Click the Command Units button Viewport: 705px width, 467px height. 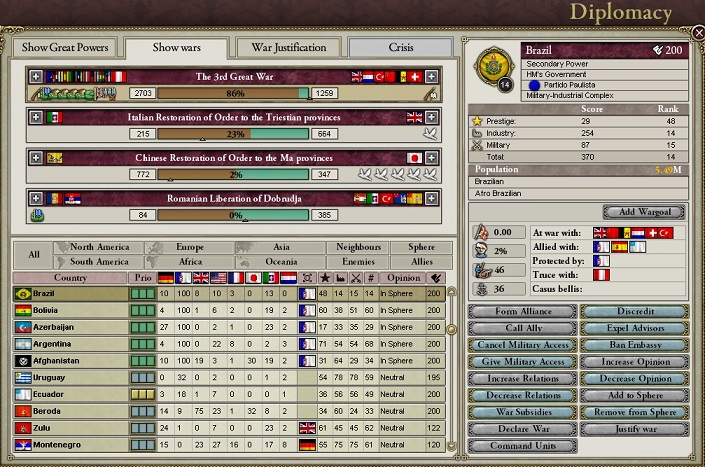coord(522,445)
